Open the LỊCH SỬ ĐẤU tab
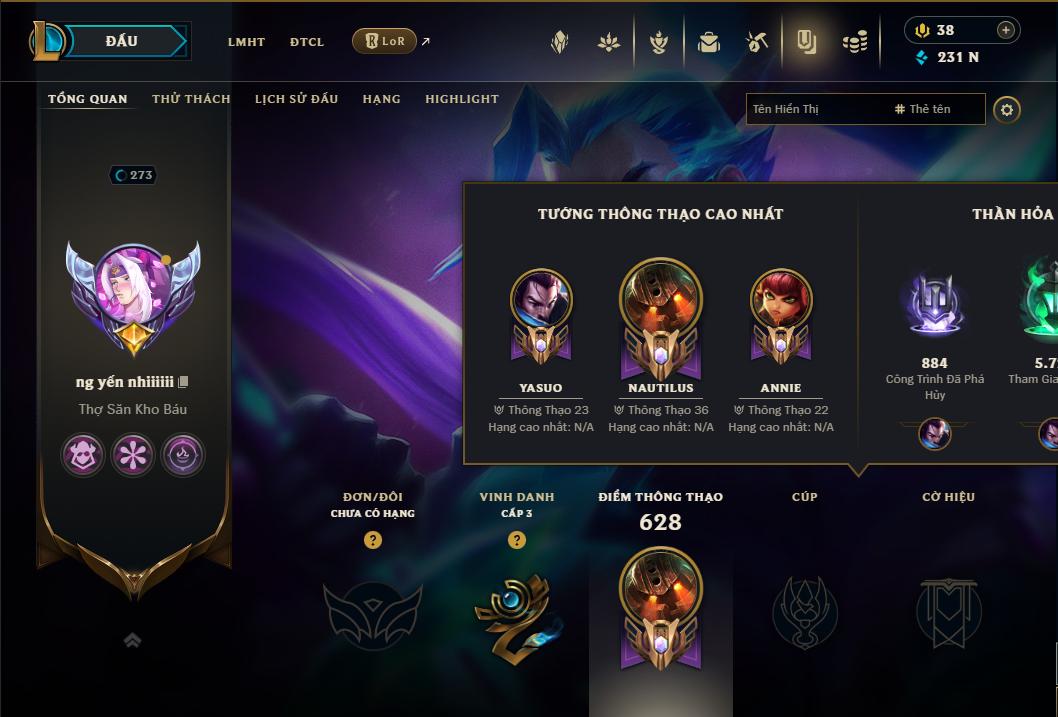The height and width of the screenshot is (717, 1058). (296, 99)
